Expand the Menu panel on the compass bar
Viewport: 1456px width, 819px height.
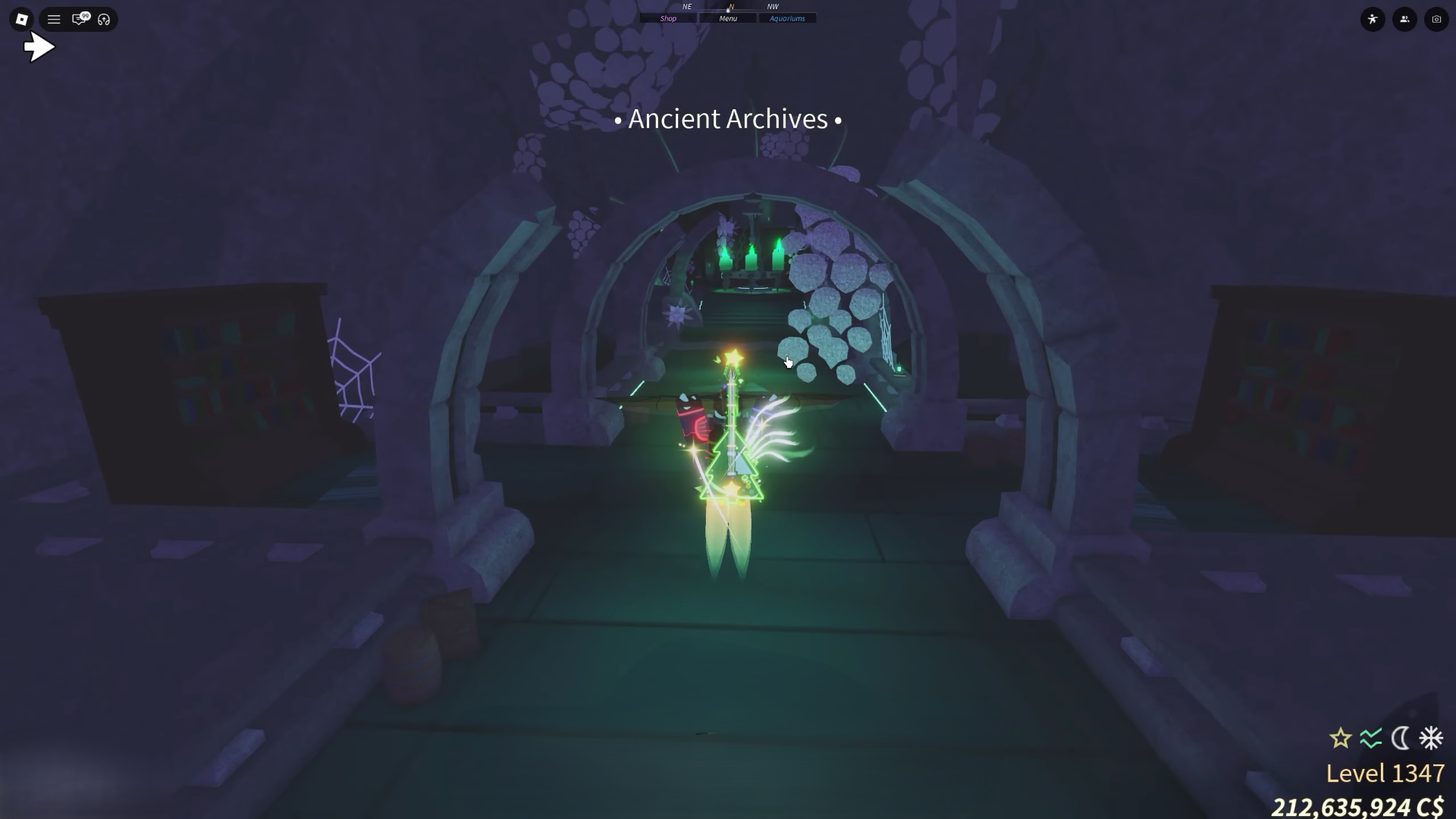[728, 17]
